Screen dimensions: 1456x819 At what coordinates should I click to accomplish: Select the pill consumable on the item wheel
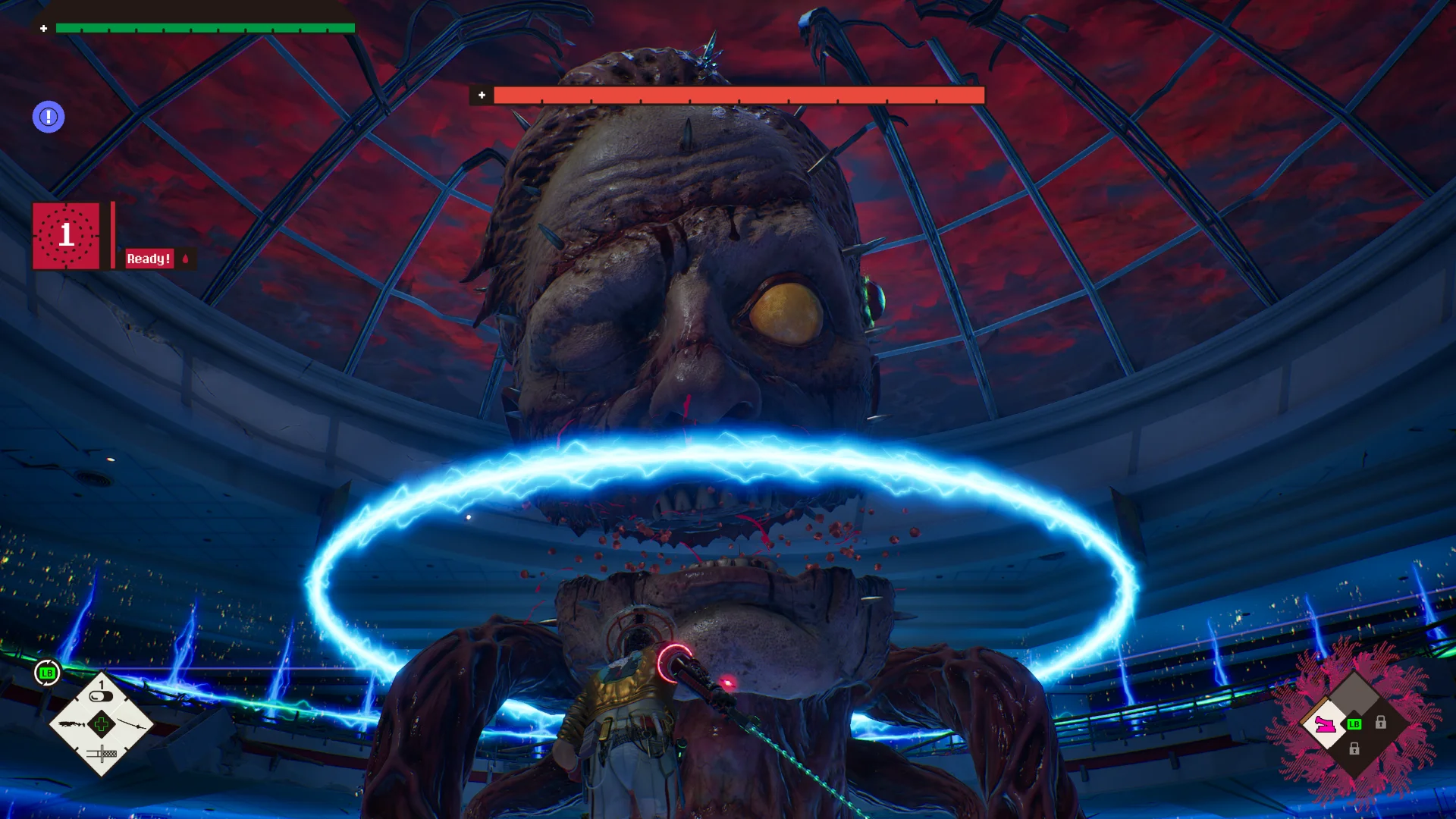tap(99, 695)
